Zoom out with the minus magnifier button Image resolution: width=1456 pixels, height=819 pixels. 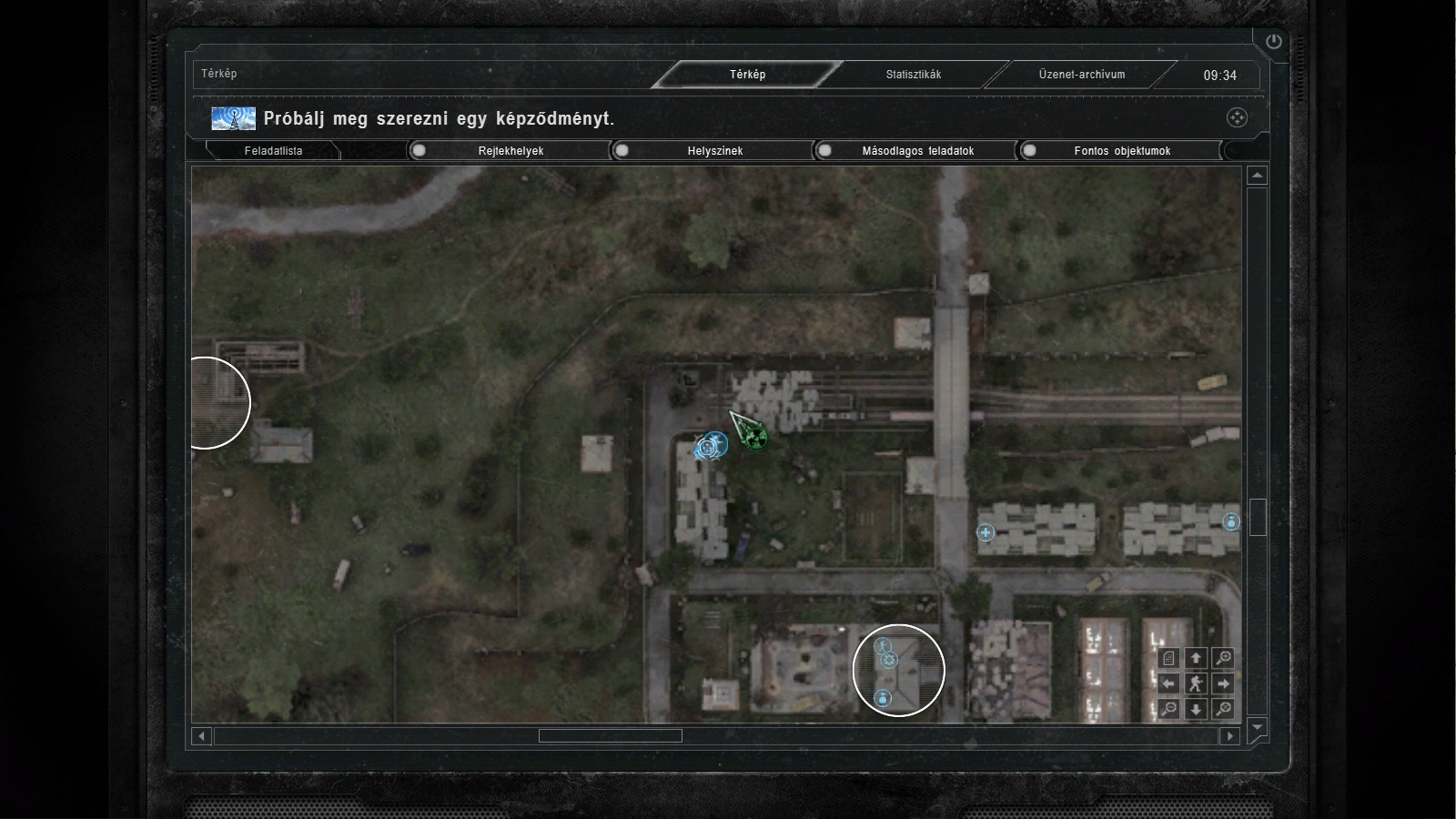(x=1169, y=708)
